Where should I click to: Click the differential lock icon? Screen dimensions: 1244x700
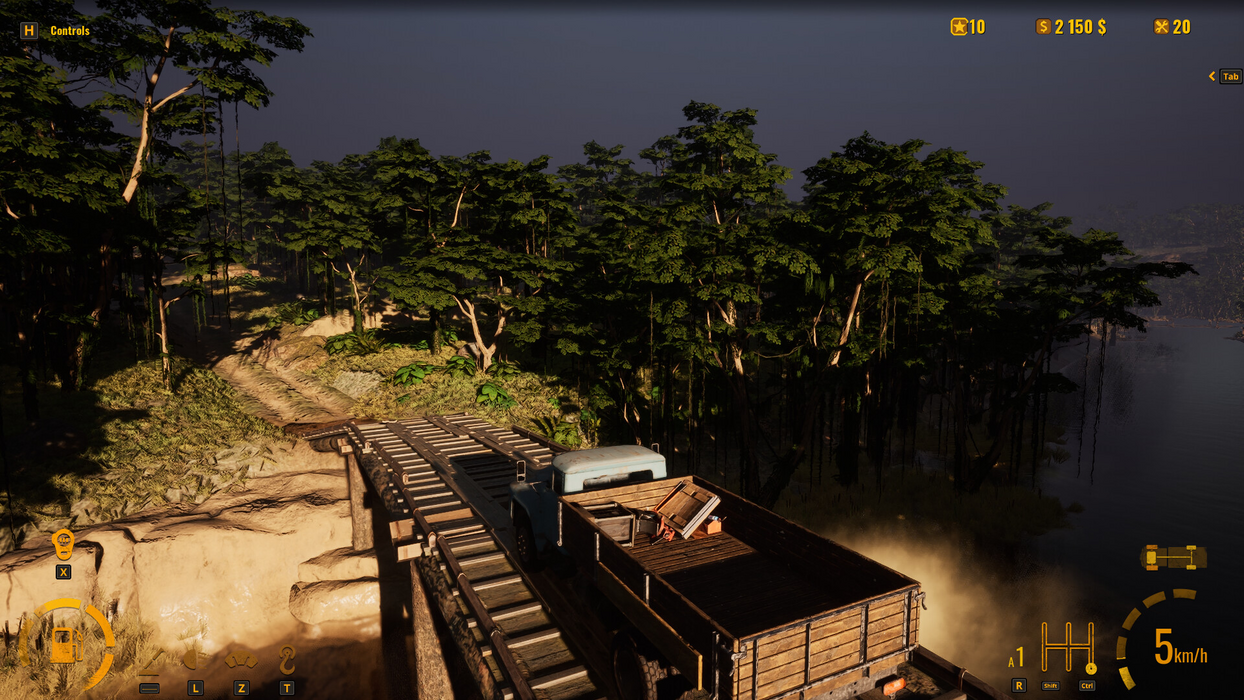(x=240, y=660)
